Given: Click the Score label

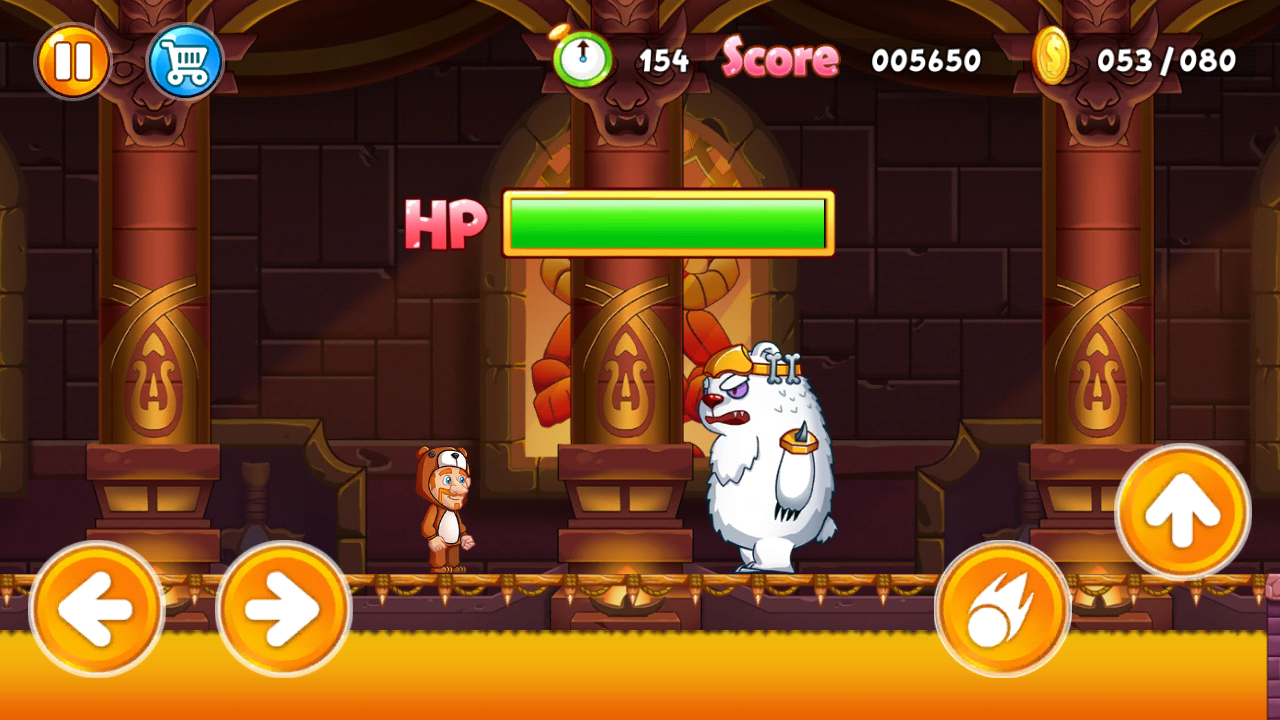Looking at the screenshot, I should 781,58.
